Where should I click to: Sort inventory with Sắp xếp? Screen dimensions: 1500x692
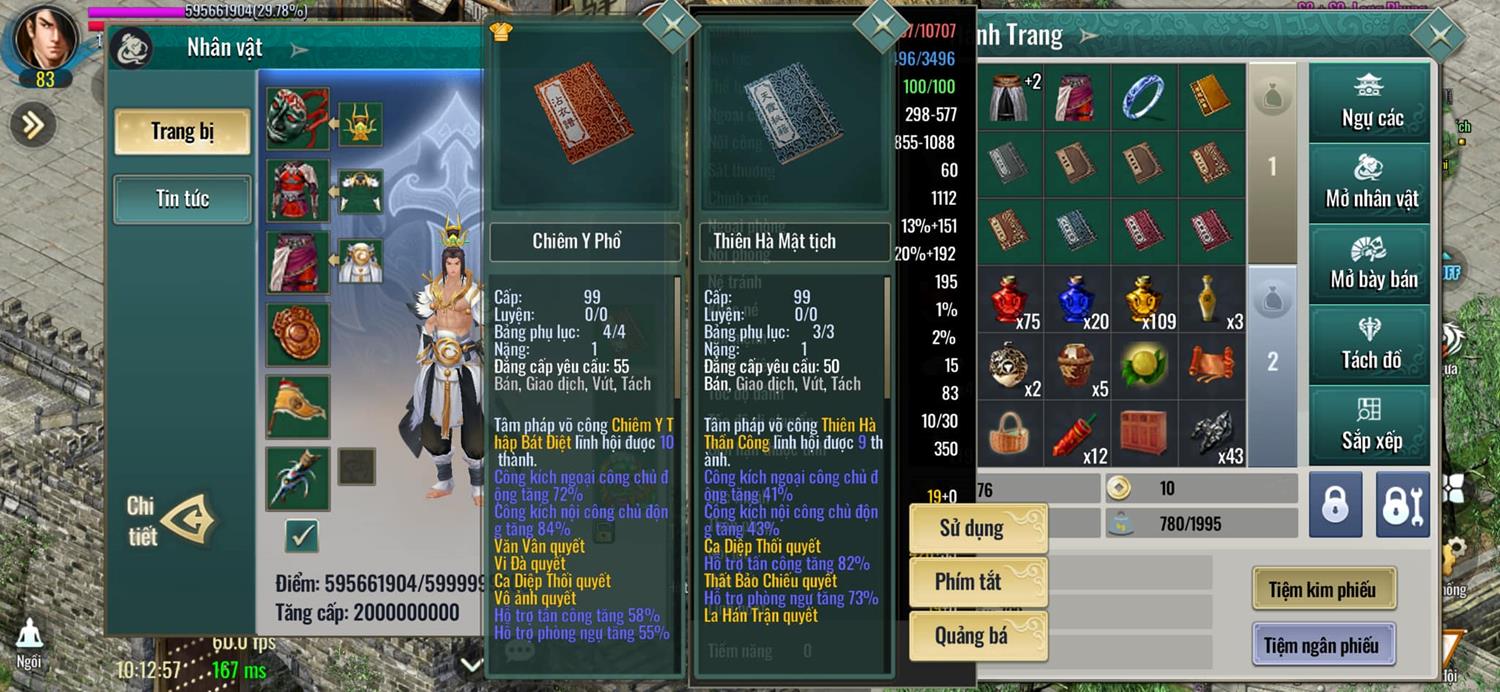pos(1371,425)
